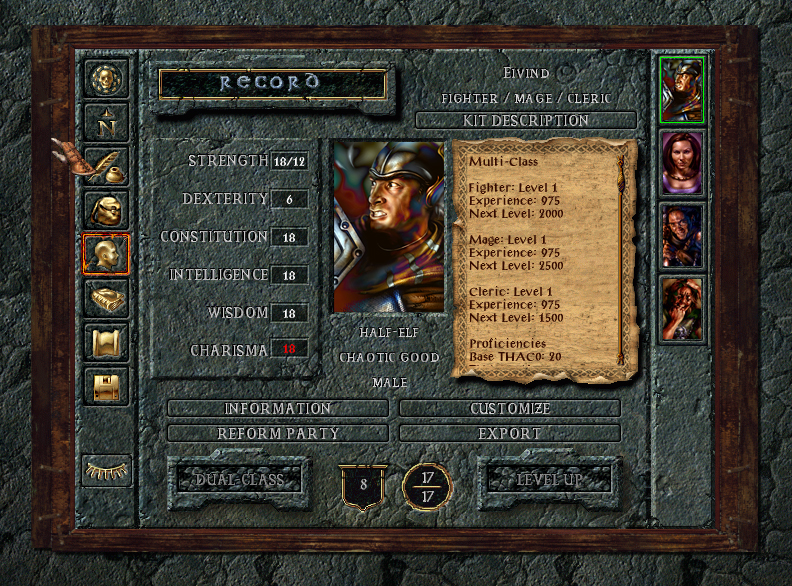Click the closed eye rest button
The image size is (792, 586).
coord(106,468)
